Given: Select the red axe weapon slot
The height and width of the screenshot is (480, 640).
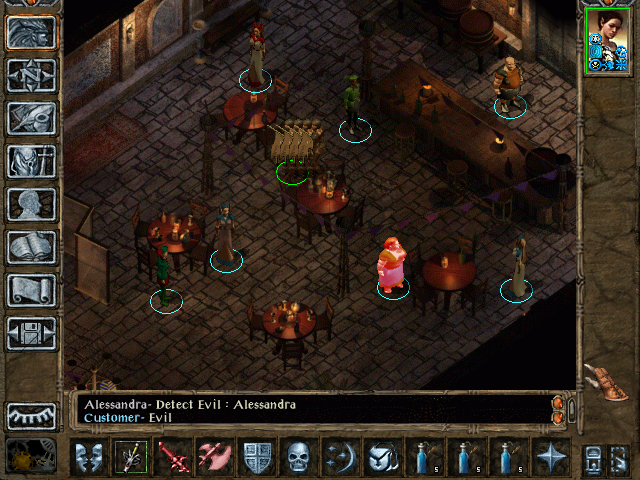Looking at the screenshot, I should click(x=214, y=457).
